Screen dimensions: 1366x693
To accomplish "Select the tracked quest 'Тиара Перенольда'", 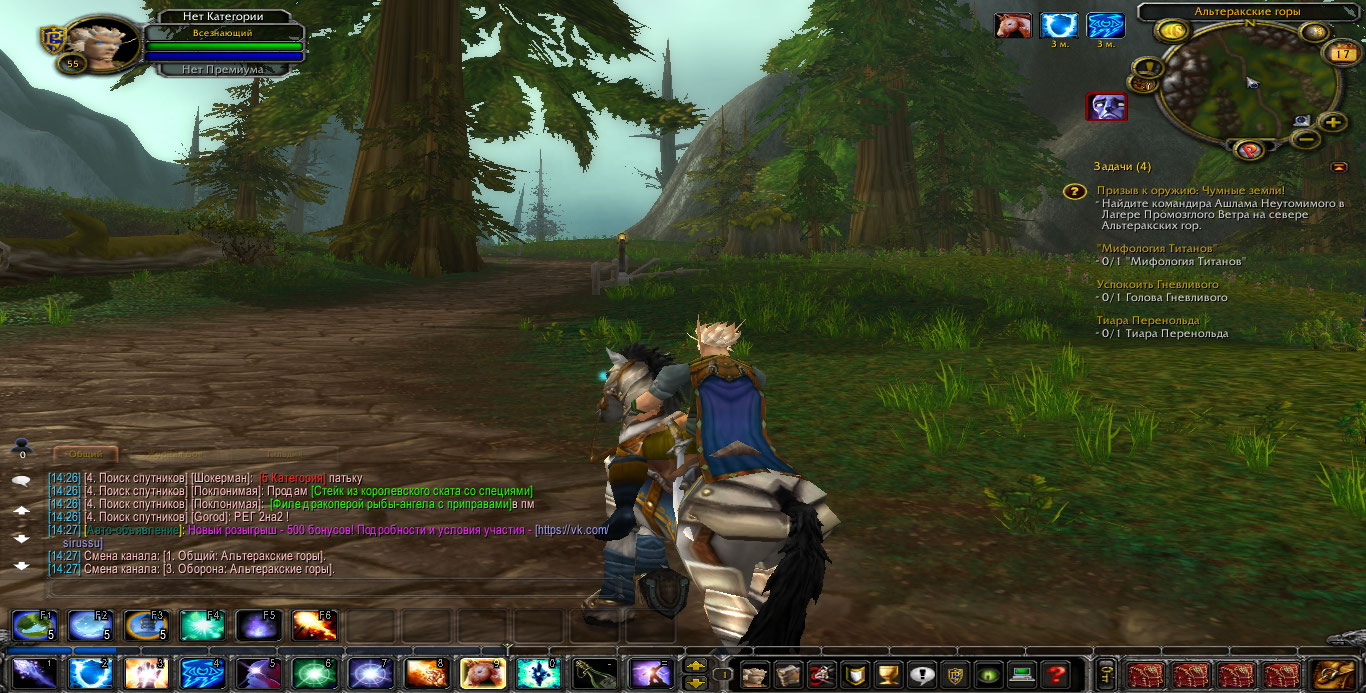I will pyautogui.click(x=1147, y=320).
